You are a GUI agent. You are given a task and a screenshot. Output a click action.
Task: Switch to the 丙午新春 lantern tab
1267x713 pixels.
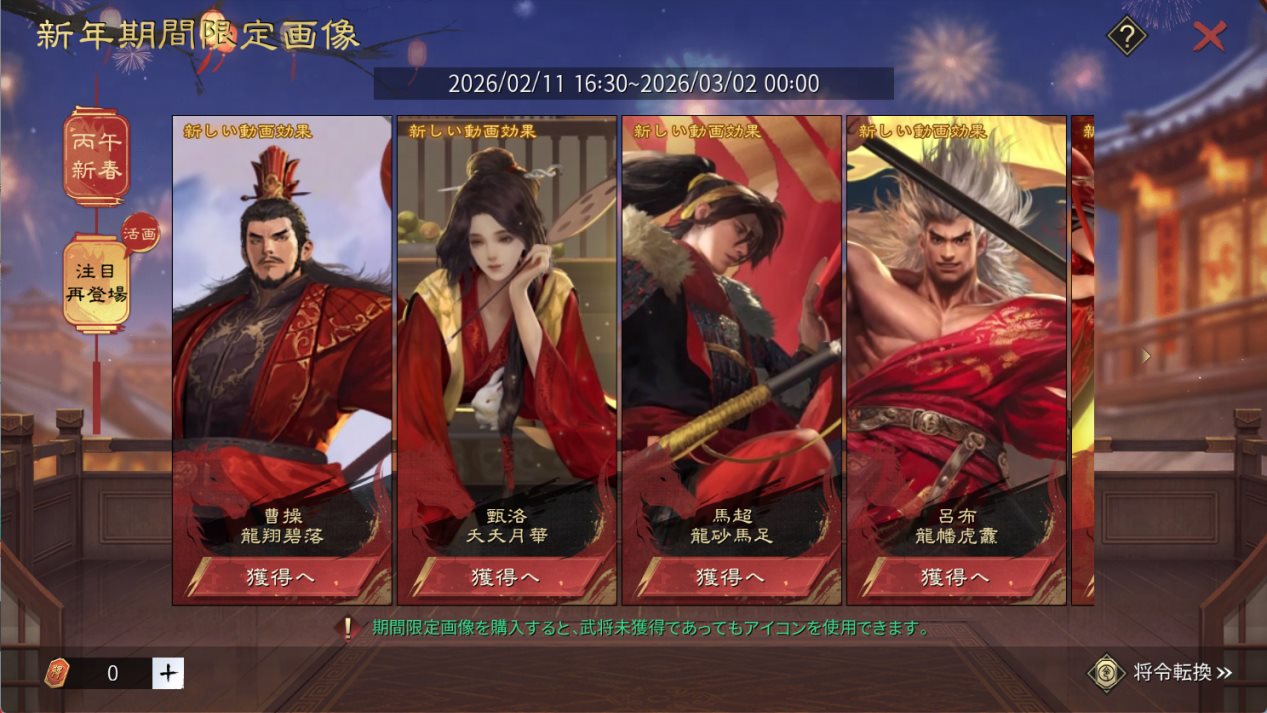[x=96, y=157]
